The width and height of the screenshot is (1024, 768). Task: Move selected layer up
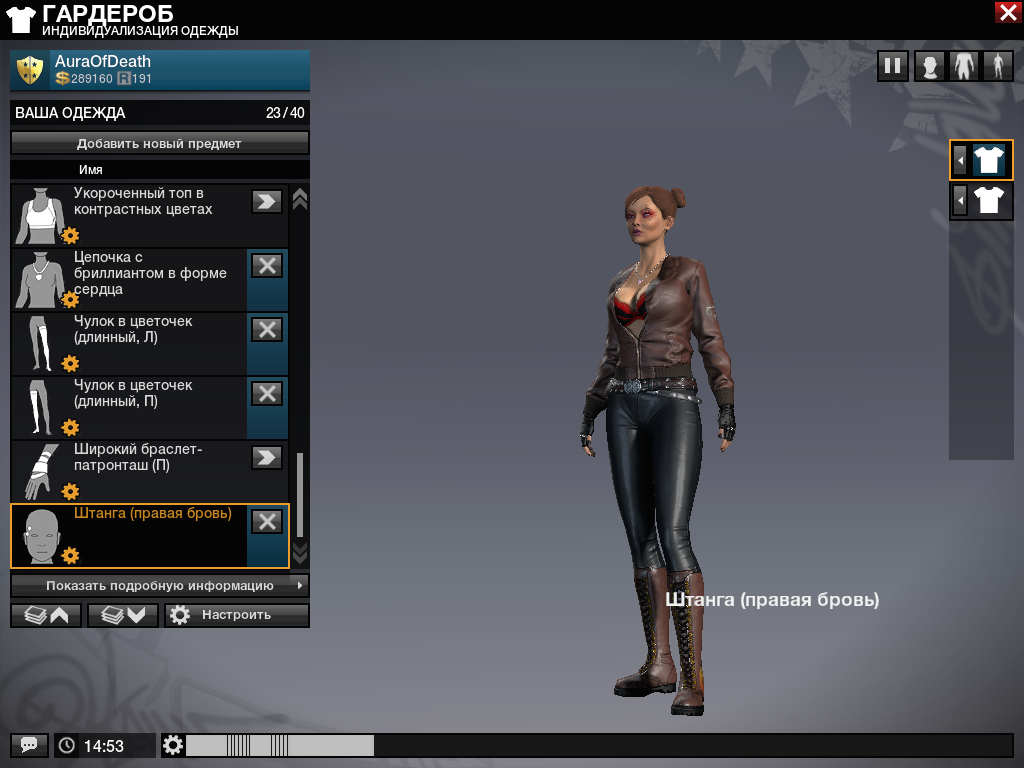(x=46, y=615)
